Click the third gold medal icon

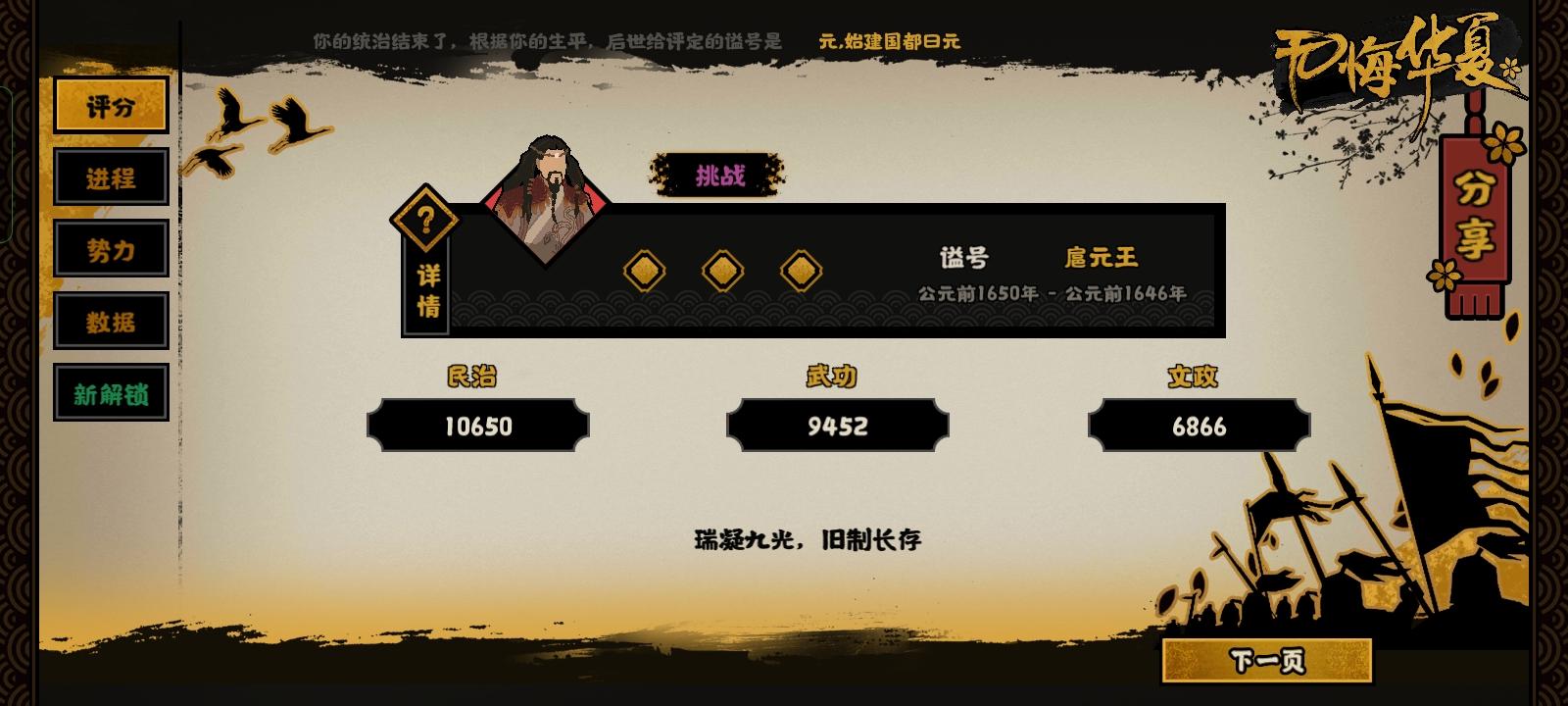pyautogui.click(x=803, y=268)
